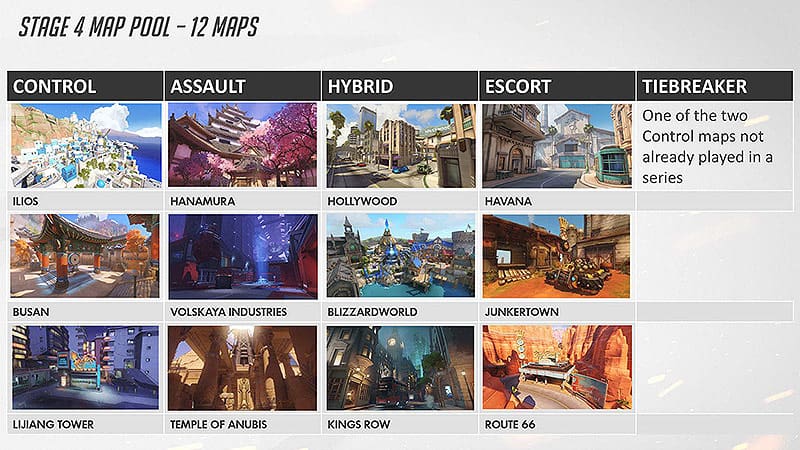Viewport: 800px width, 450px height.
Task: Pick the Volskaya Industries map image
Action: pyautogui.click(x=243, y=256)
